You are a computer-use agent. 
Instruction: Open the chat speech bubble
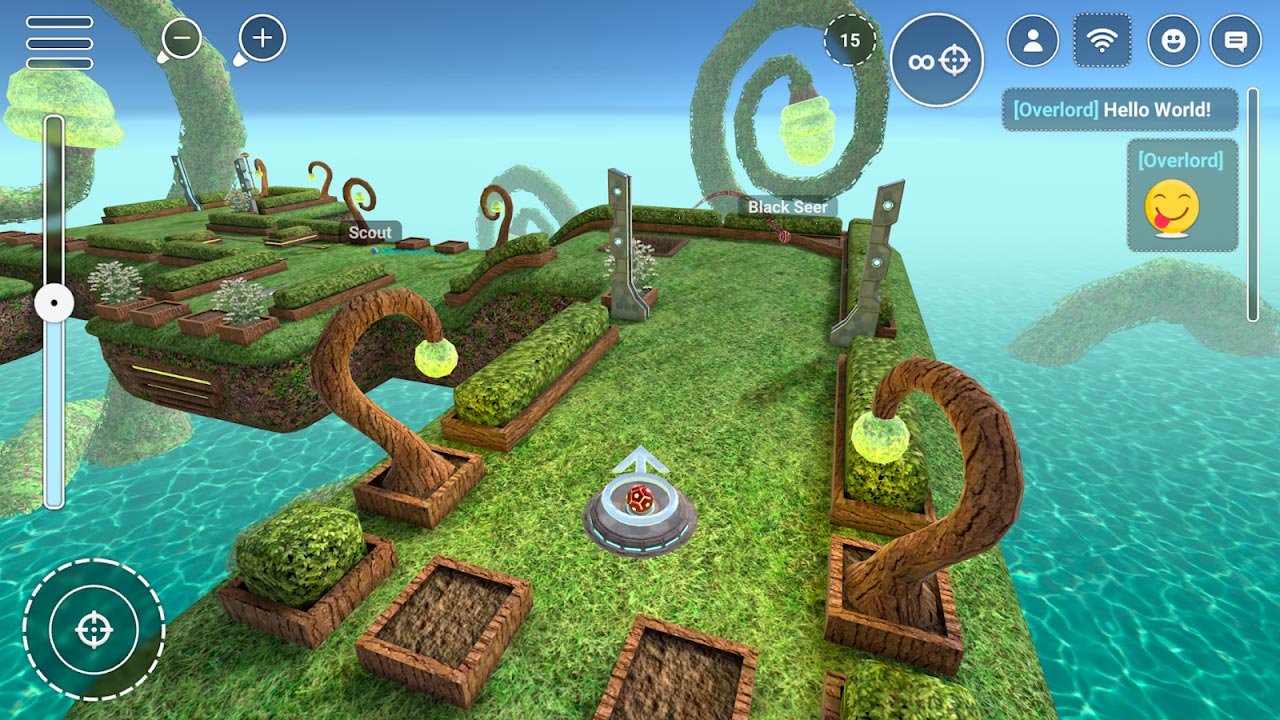click(x=1236, y=41)
